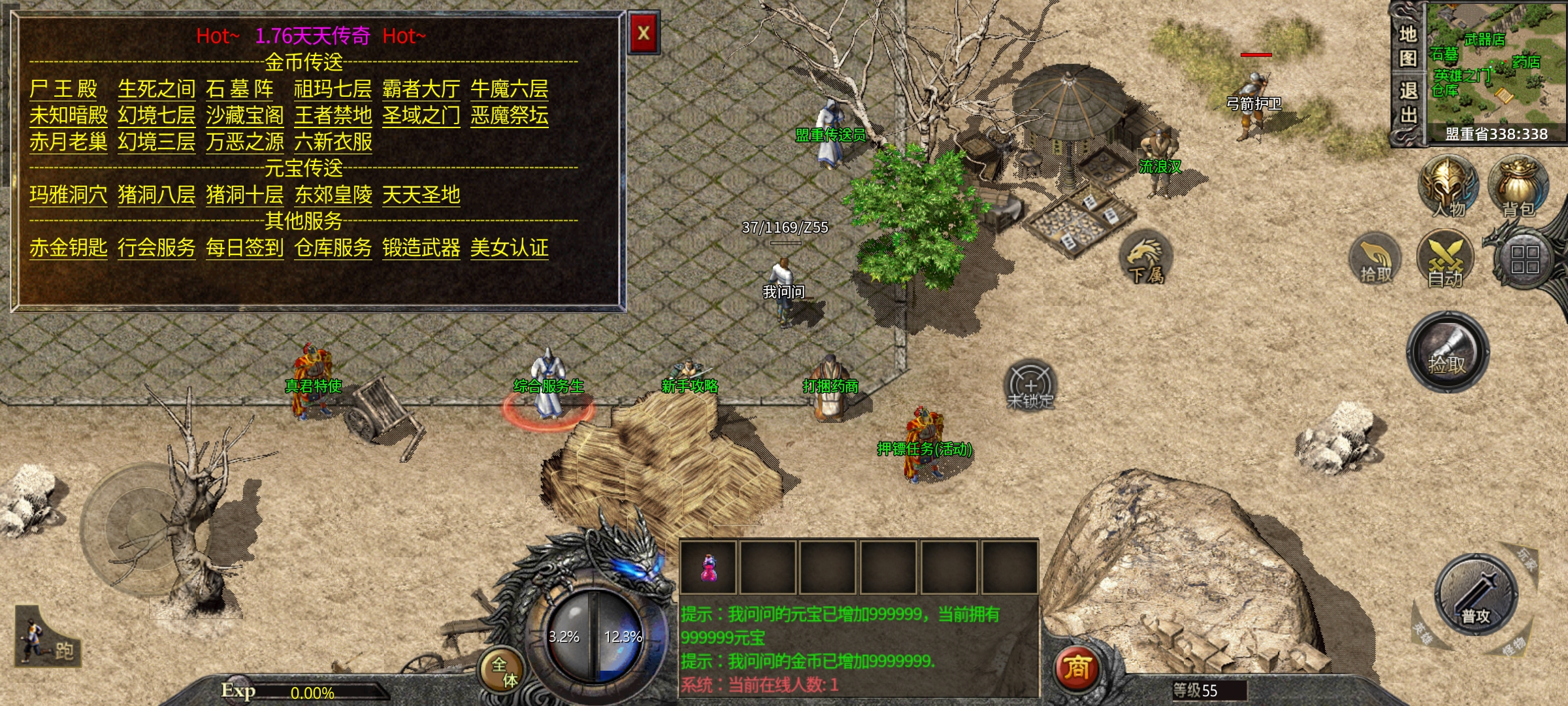Screen dimensions: 1568x706
Task: Open the 地图 map button
Action: pyautogui.click(x=1407, y=46)
